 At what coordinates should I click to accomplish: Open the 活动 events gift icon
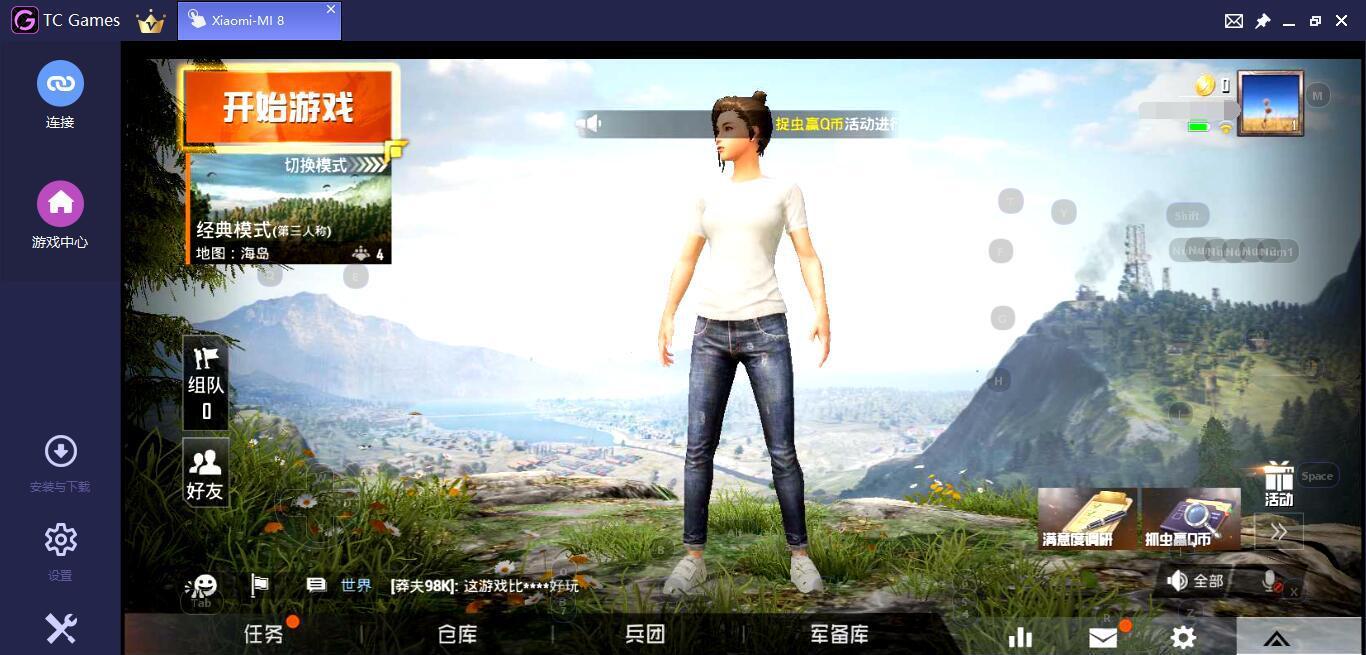tap(1278, 484)
